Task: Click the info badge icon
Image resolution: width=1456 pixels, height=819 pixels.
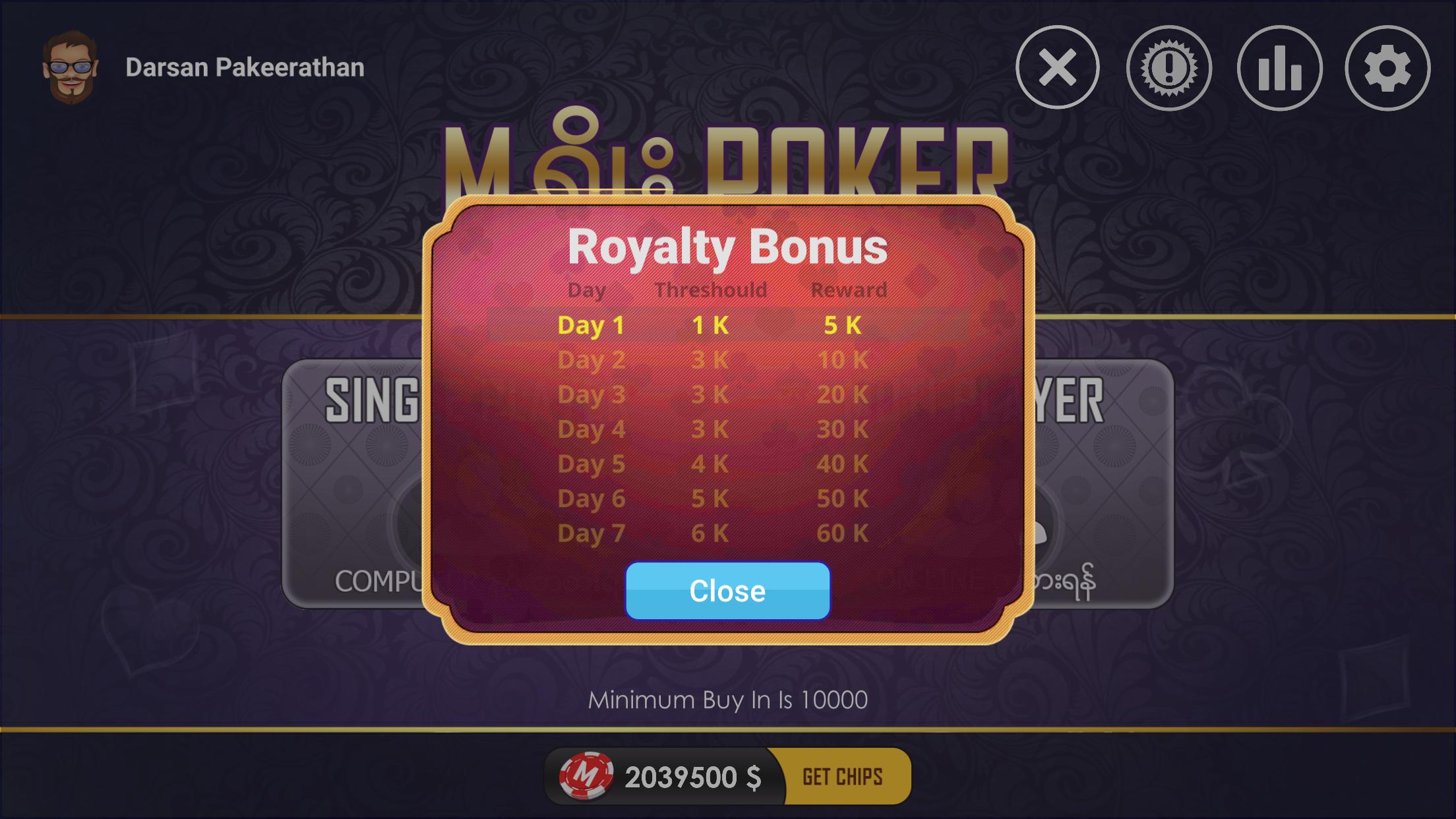Action: (x=1167, y=69)
